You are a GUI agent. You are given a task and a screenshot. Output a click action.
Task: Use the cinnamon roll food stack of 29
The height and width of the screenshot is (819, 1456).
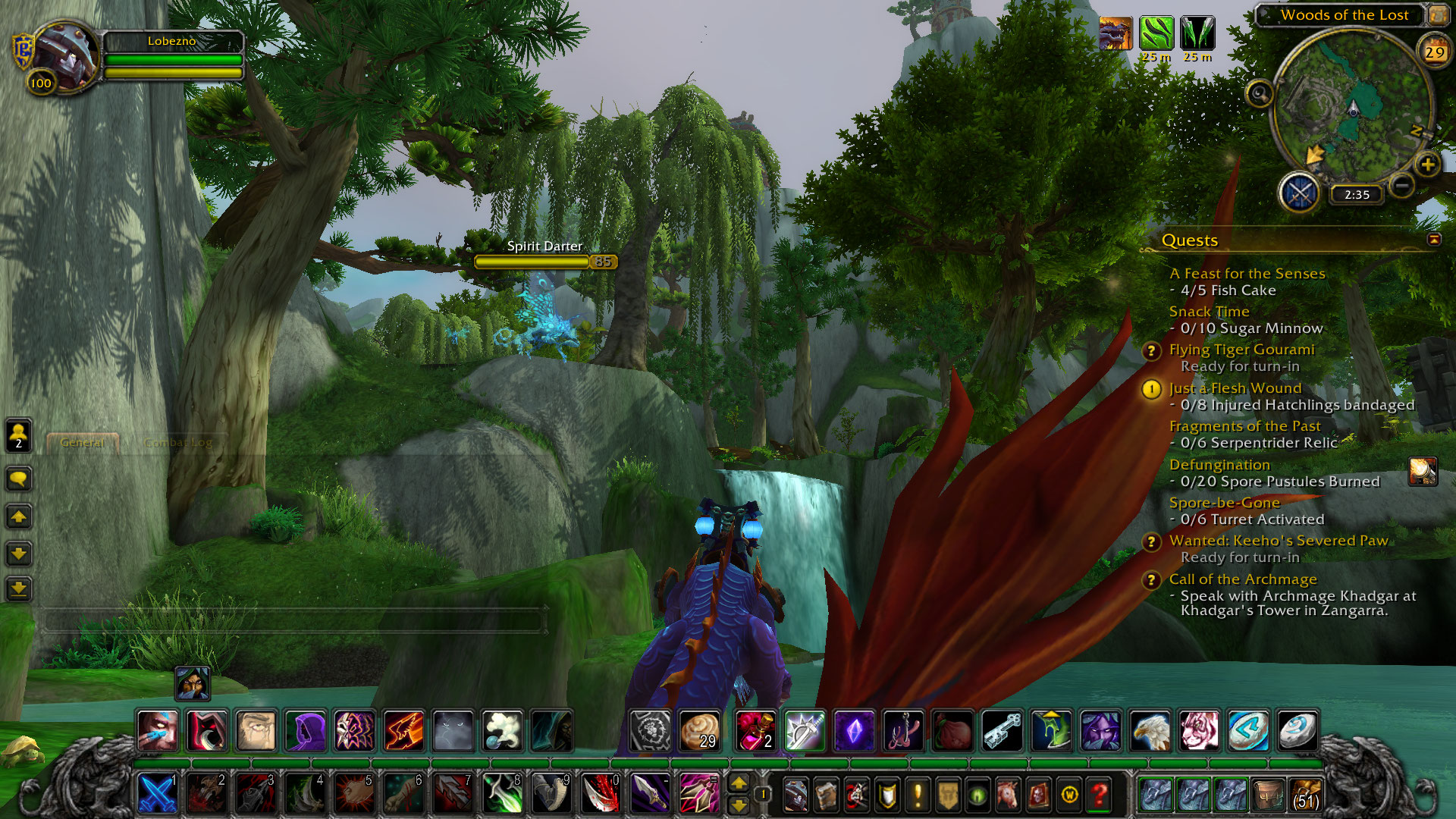click(699, 730)
